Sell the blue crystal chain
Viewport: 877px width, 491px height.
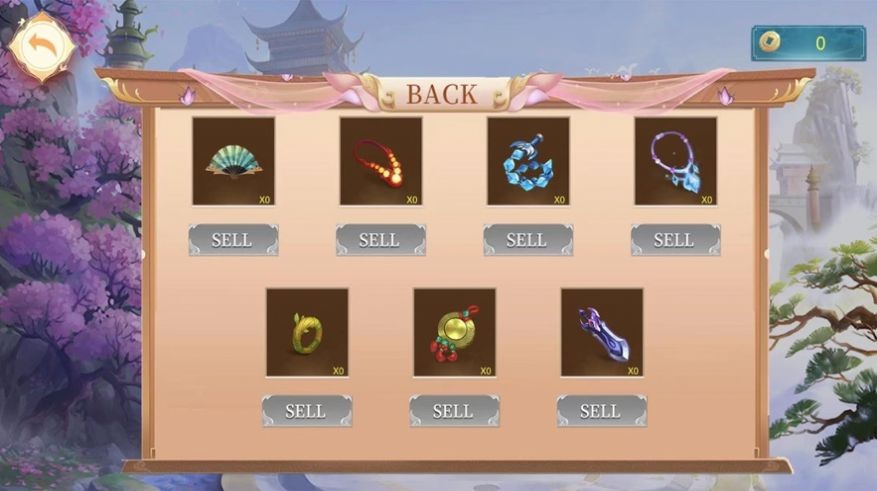point(528,240)
